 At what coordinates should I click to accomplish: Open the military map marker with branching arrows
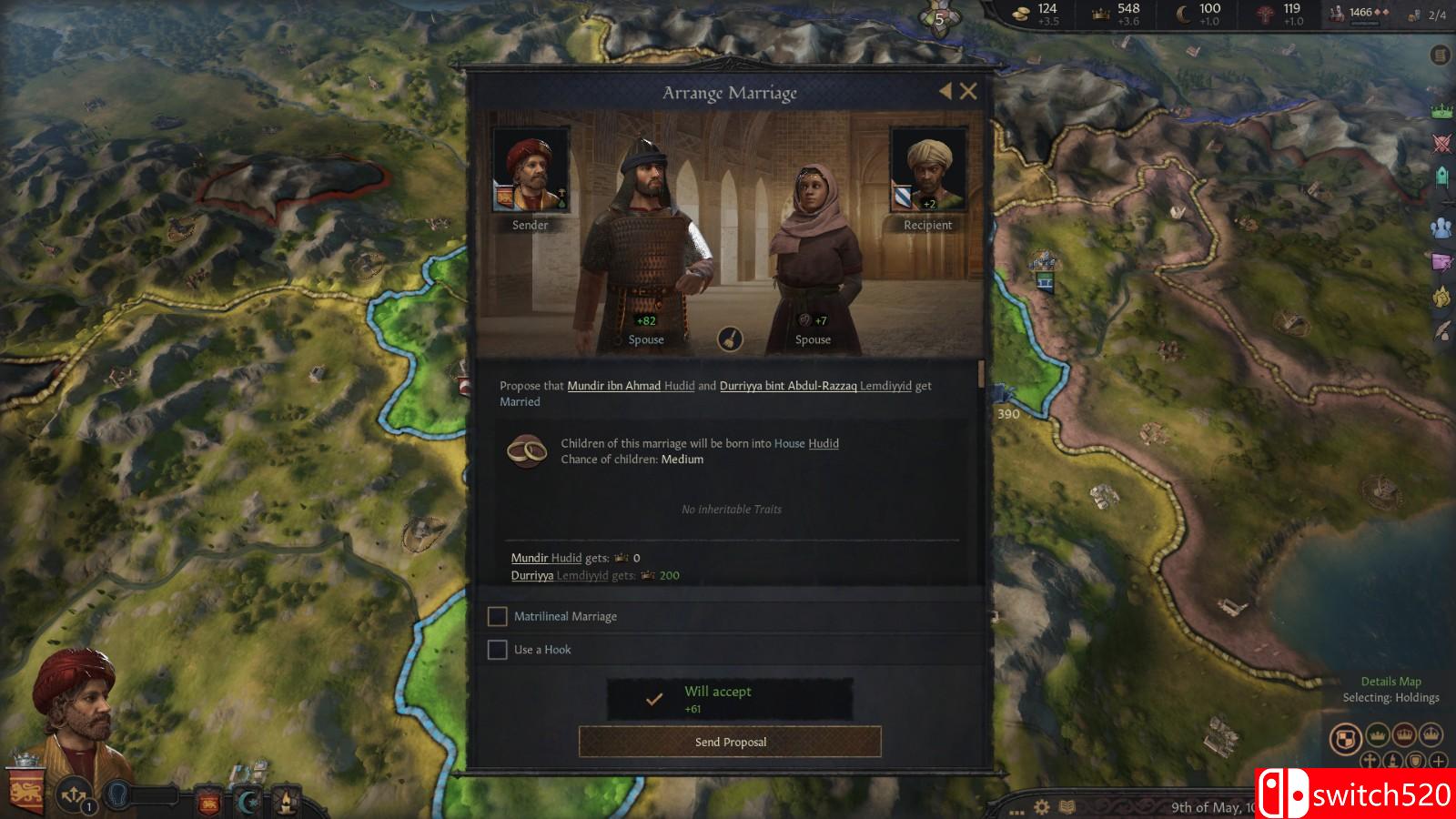coord(73,795)
